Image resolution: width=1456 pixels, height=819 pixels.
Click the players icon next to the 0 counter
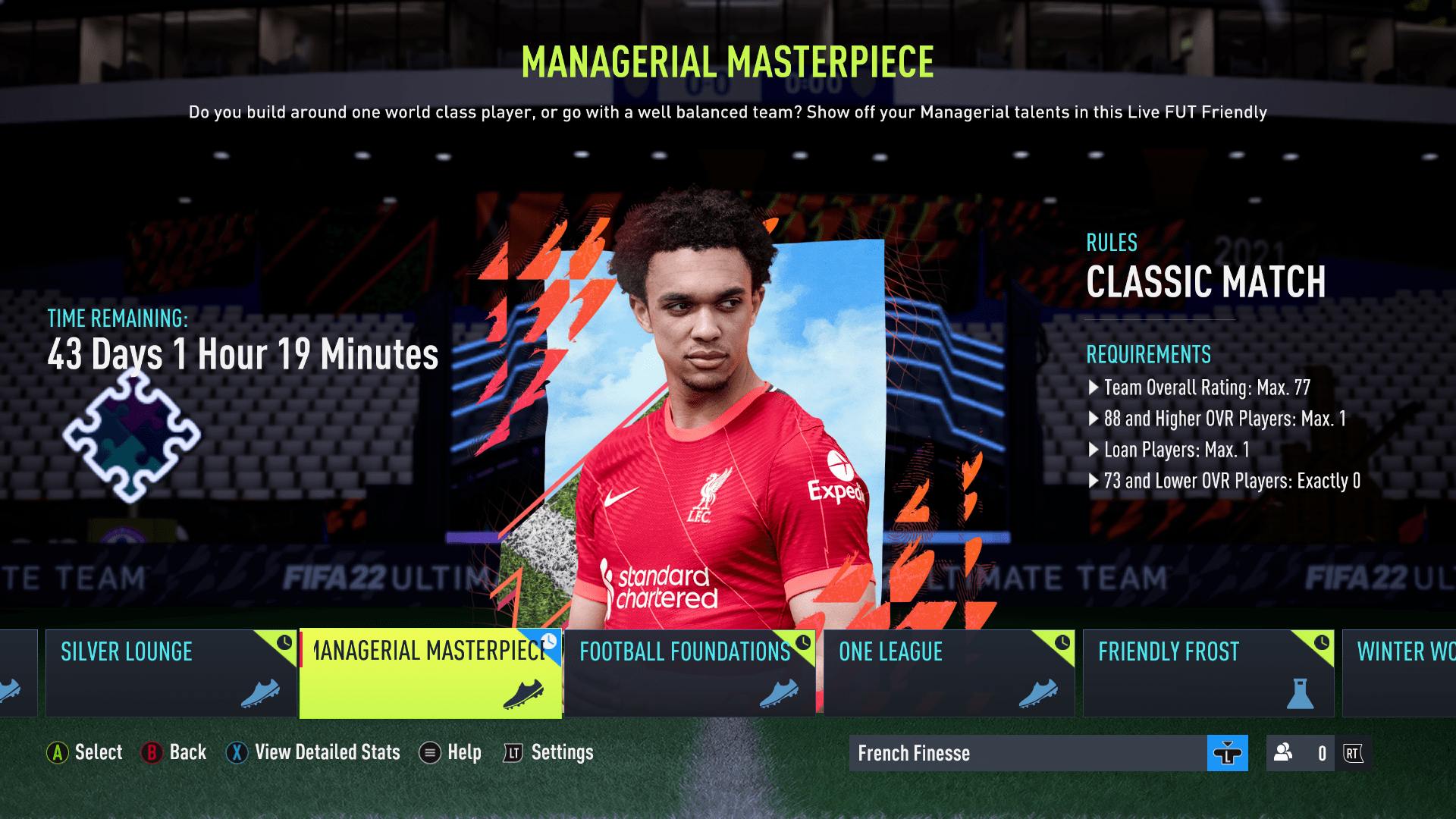click(x=1282, y=753)
